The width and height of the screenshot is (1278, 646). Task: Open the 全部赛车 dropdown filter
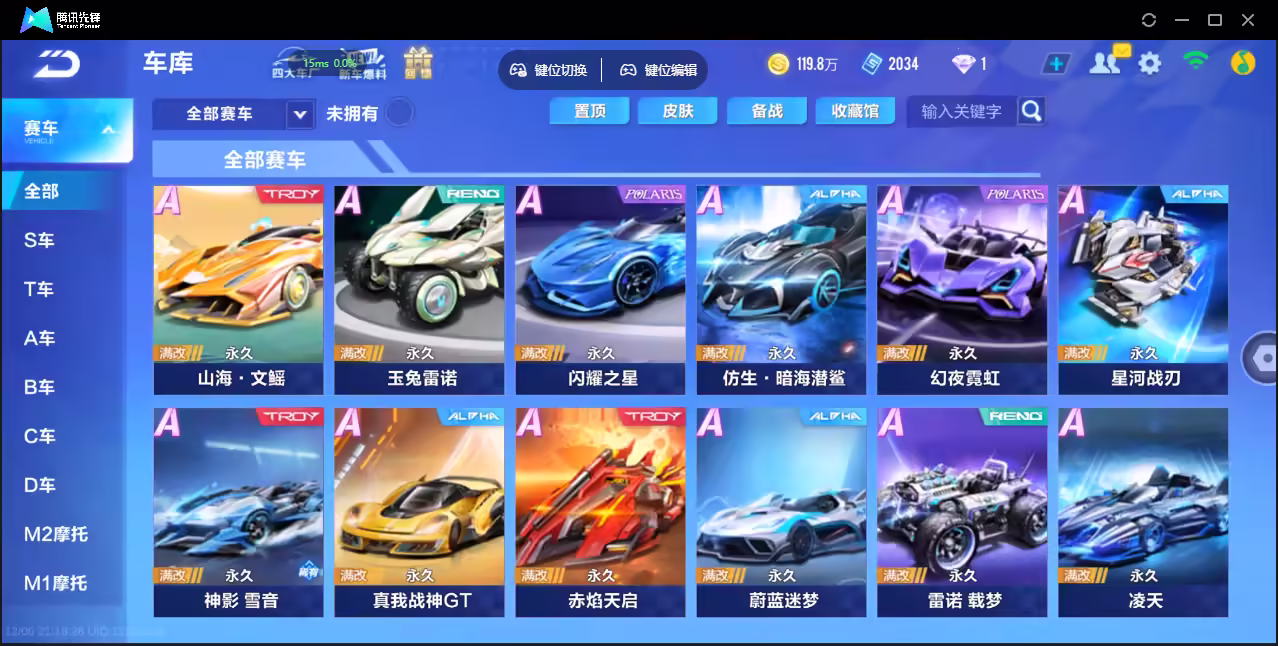(233, 114)
